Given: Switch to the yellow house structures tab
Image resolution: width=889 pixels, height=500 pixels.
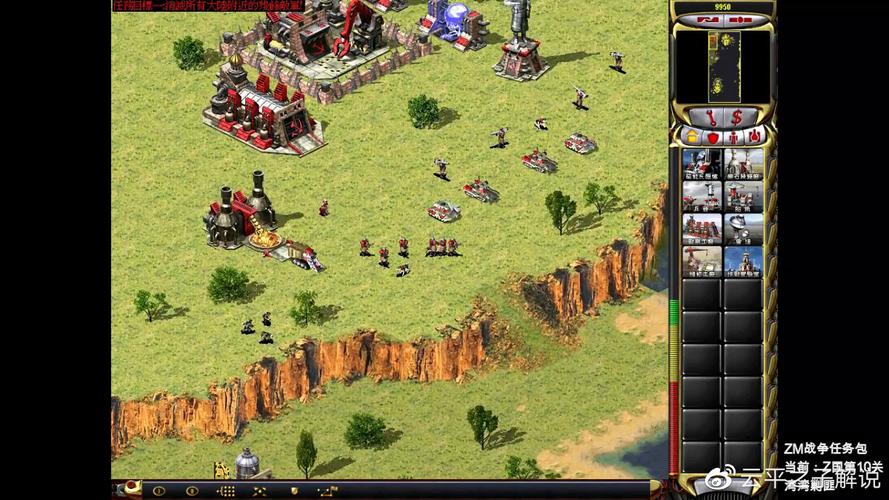Looking at the screenshot, I should pyautogui.click(x=690, y=135).
